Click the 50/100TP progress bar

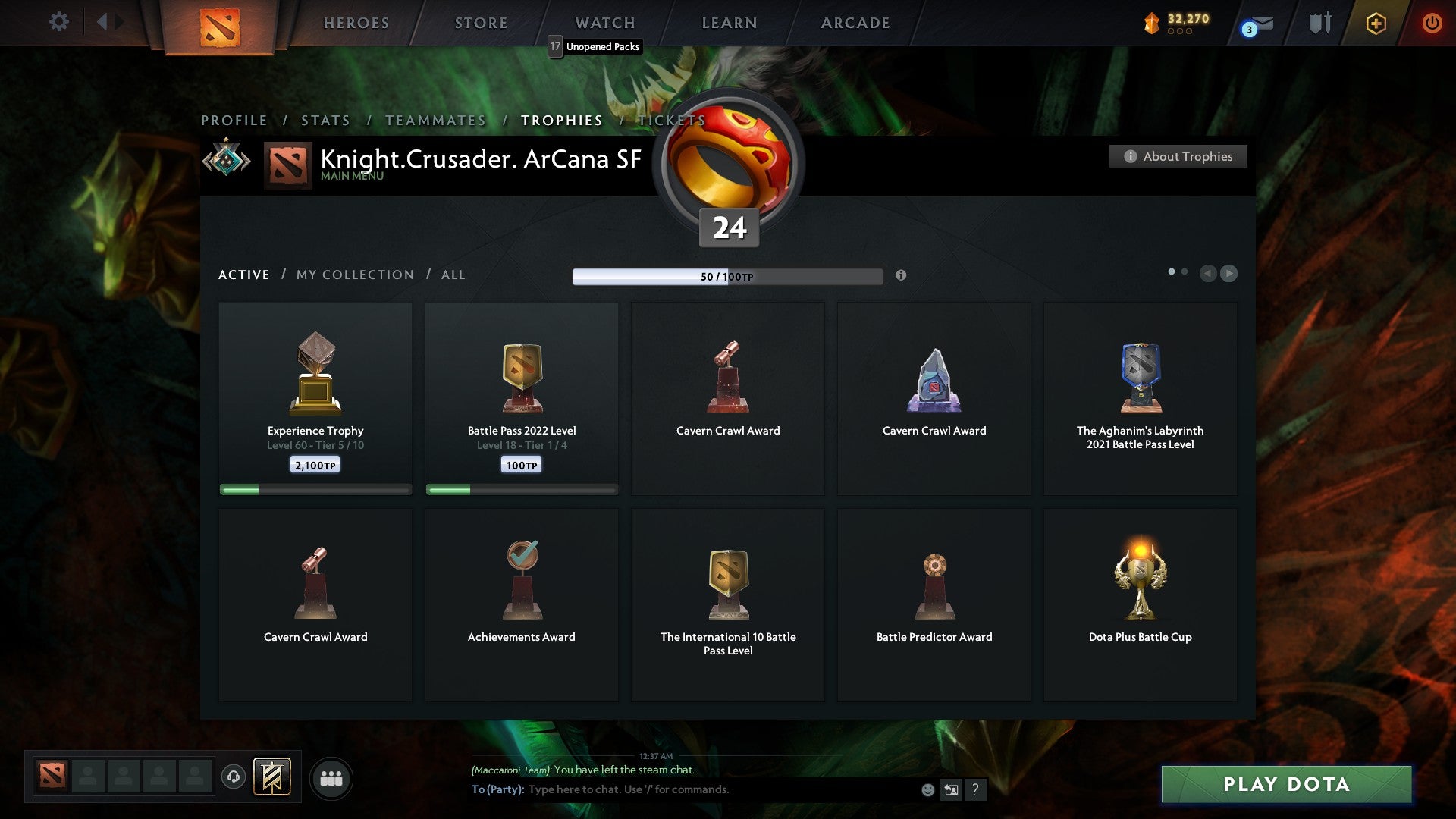728,276
